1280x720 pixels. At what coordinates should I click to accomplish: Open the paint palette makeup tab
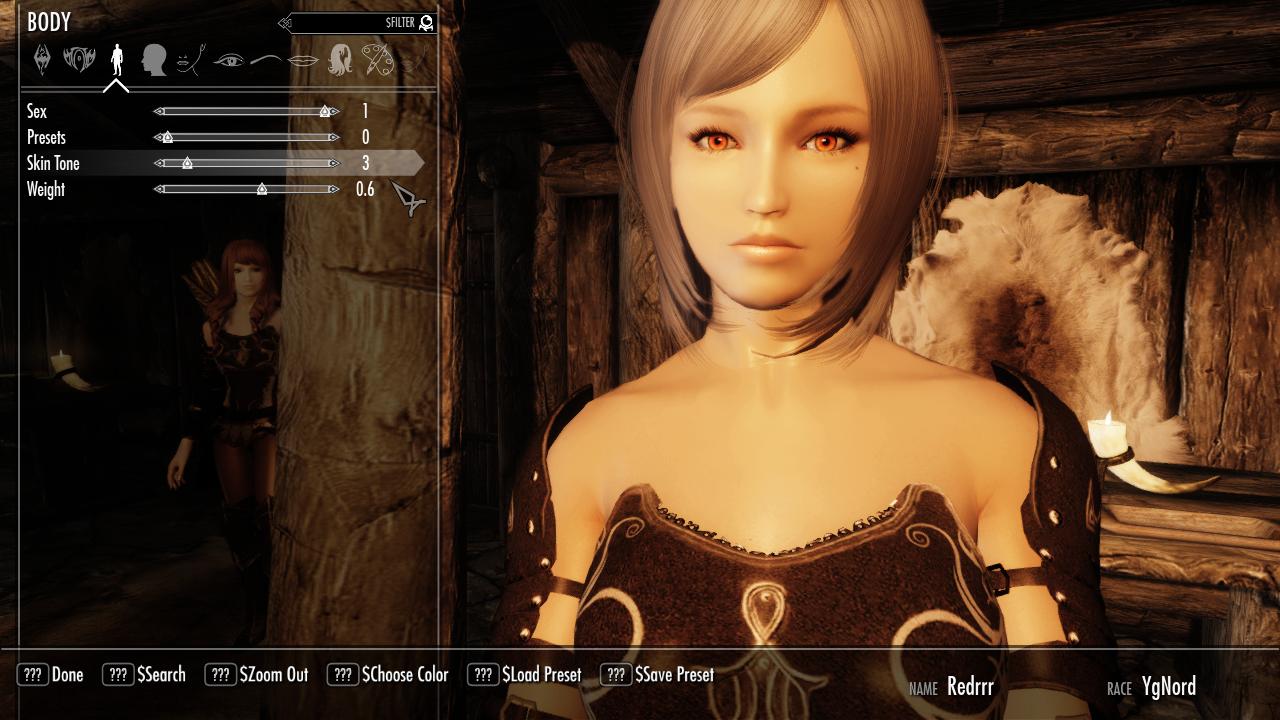click(x=377, y=60)
